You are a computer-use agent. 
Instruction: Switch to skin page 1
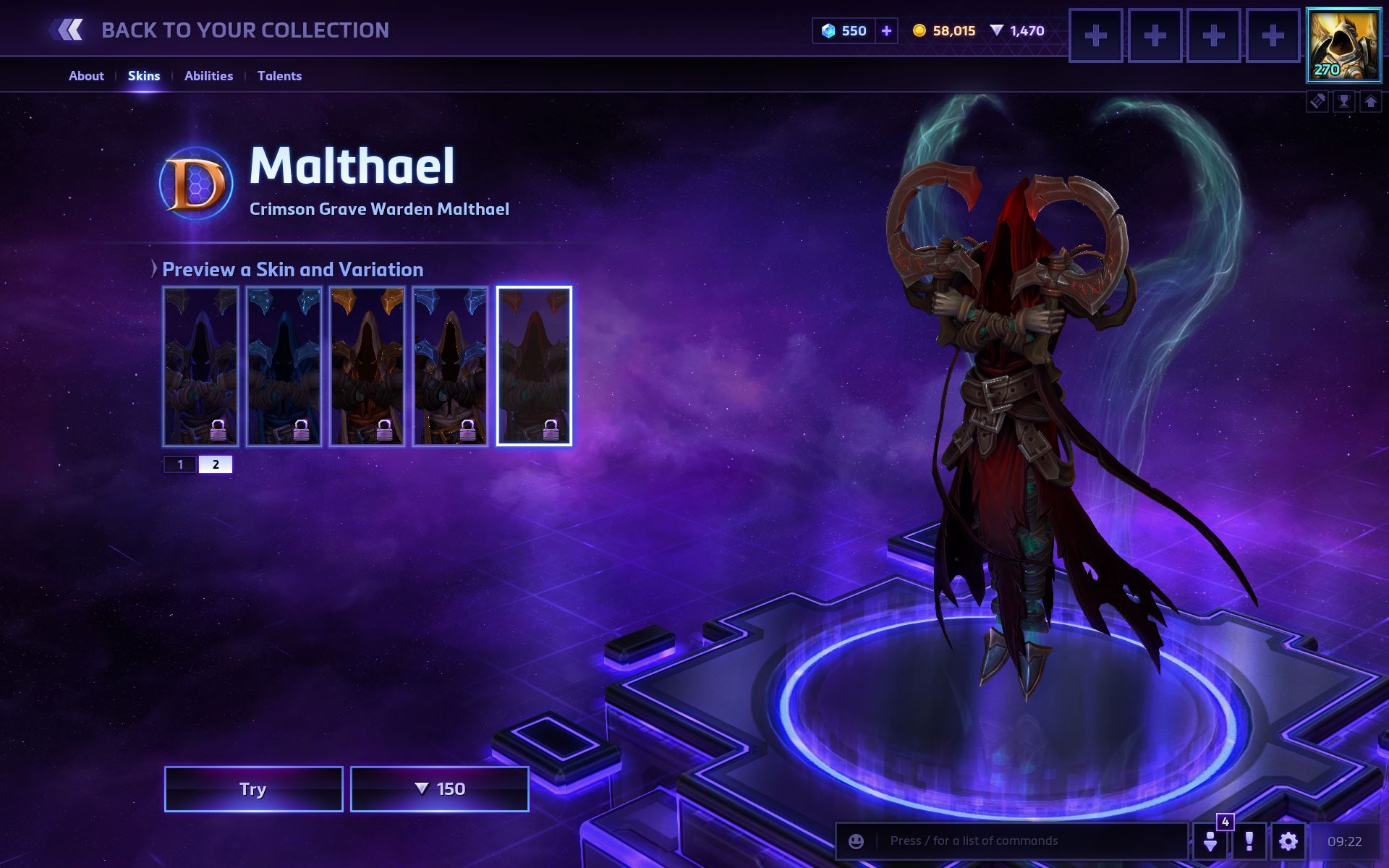pos(180,464)
